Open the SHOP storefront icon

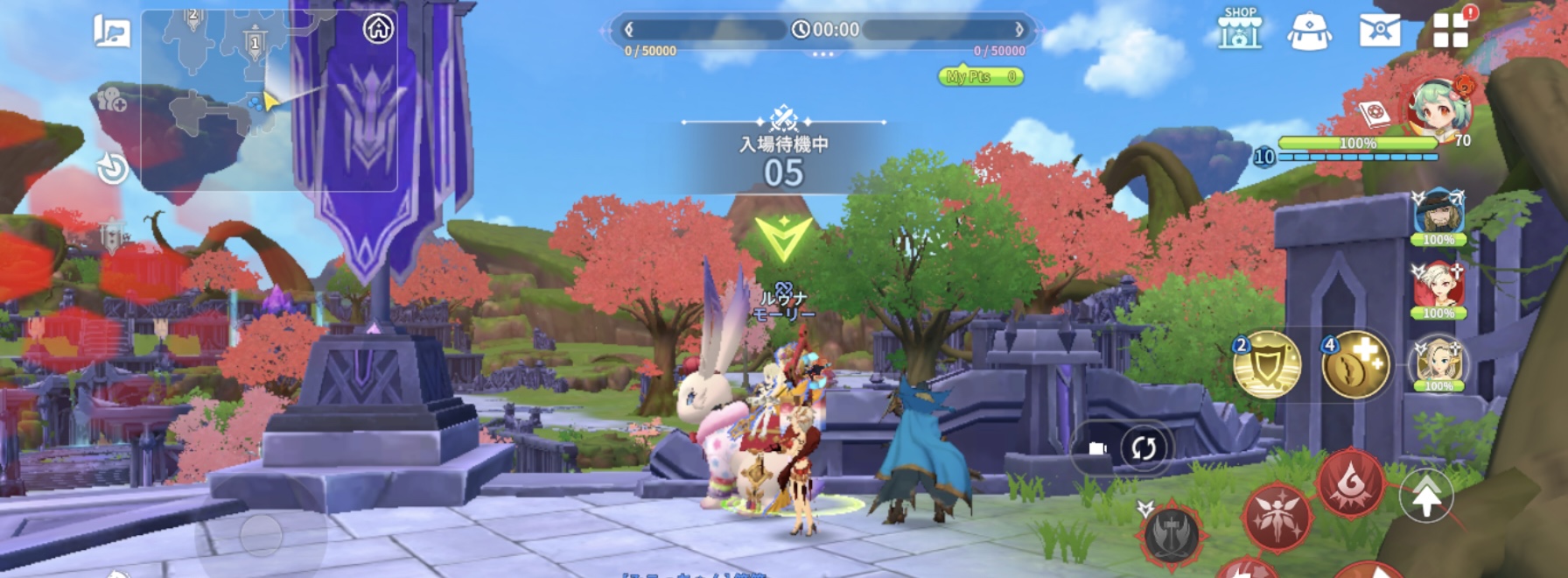click(1240, 29)
